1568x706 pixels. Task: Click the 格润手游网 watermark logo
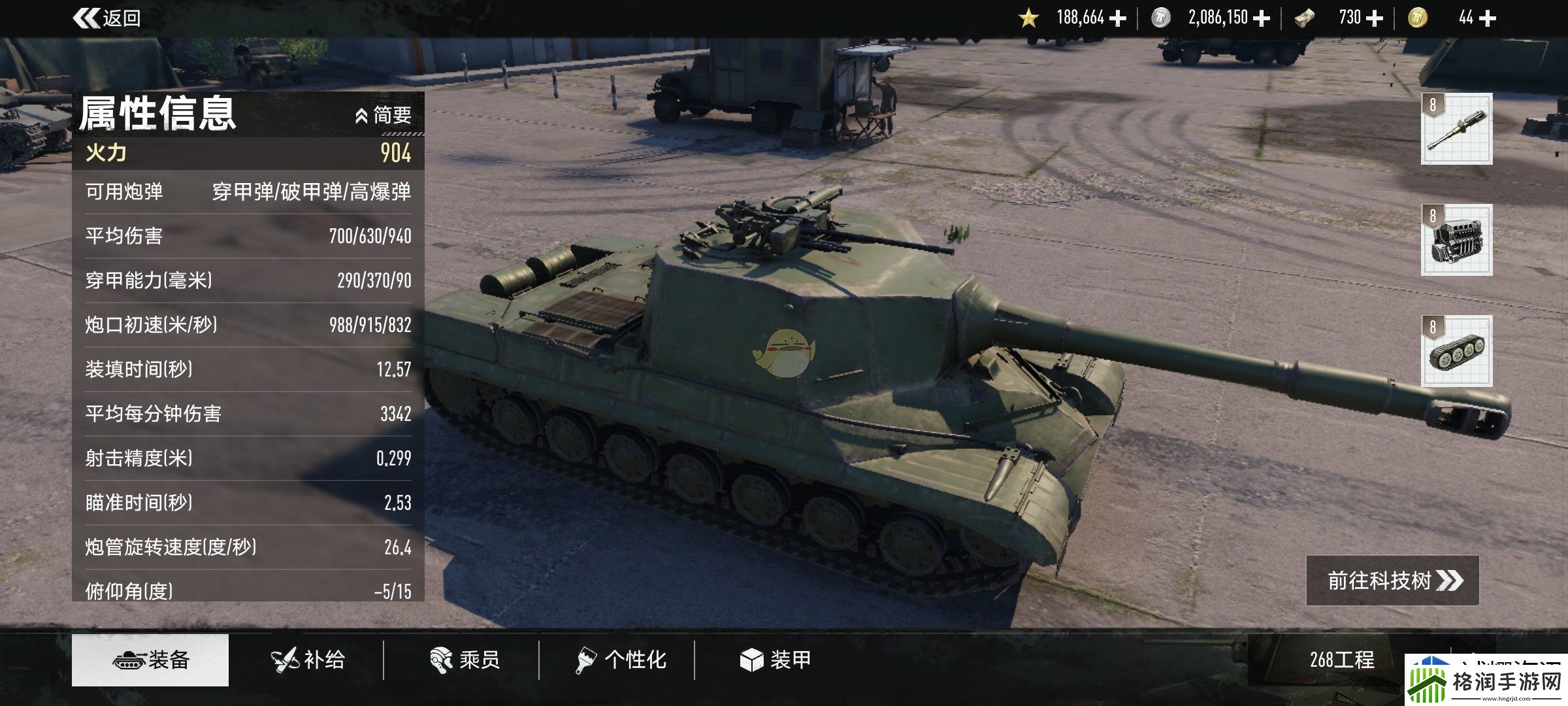pyautogui.click(x=1486, y=681)
